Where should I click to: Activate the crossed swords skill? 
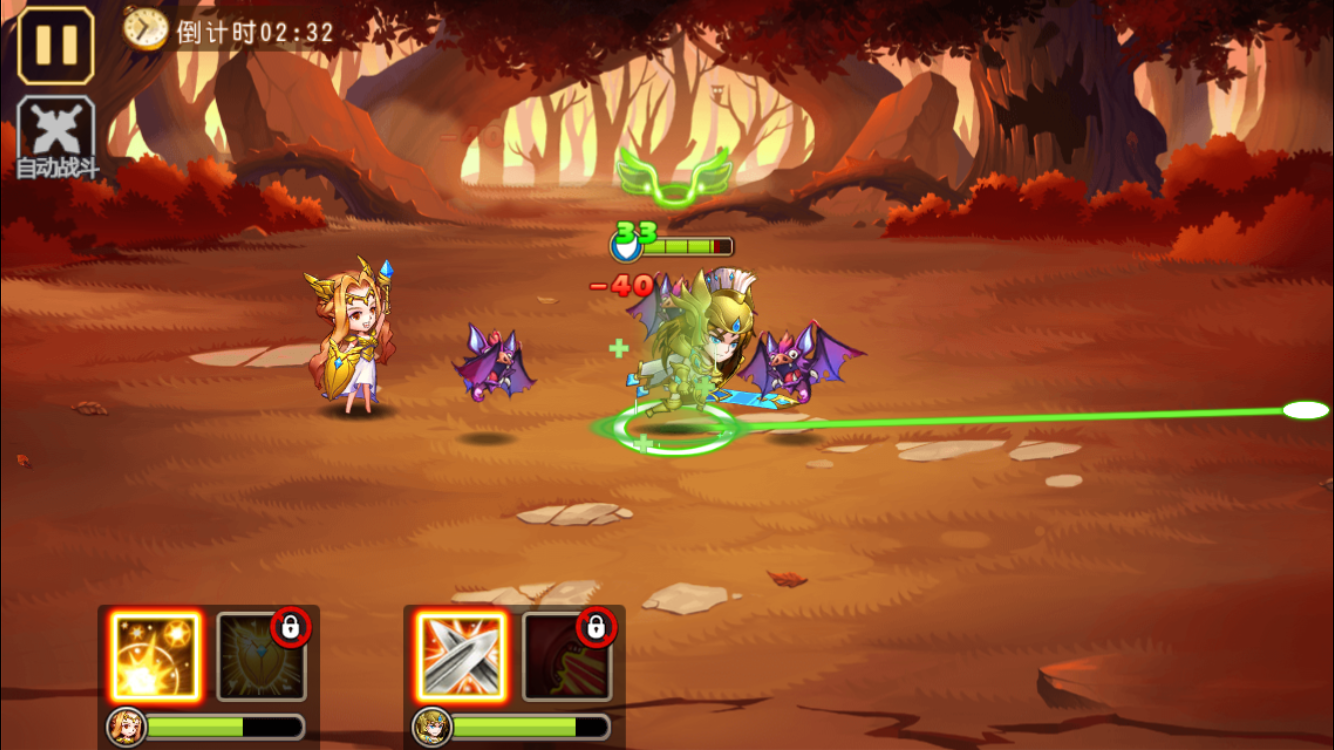point(461,656)
